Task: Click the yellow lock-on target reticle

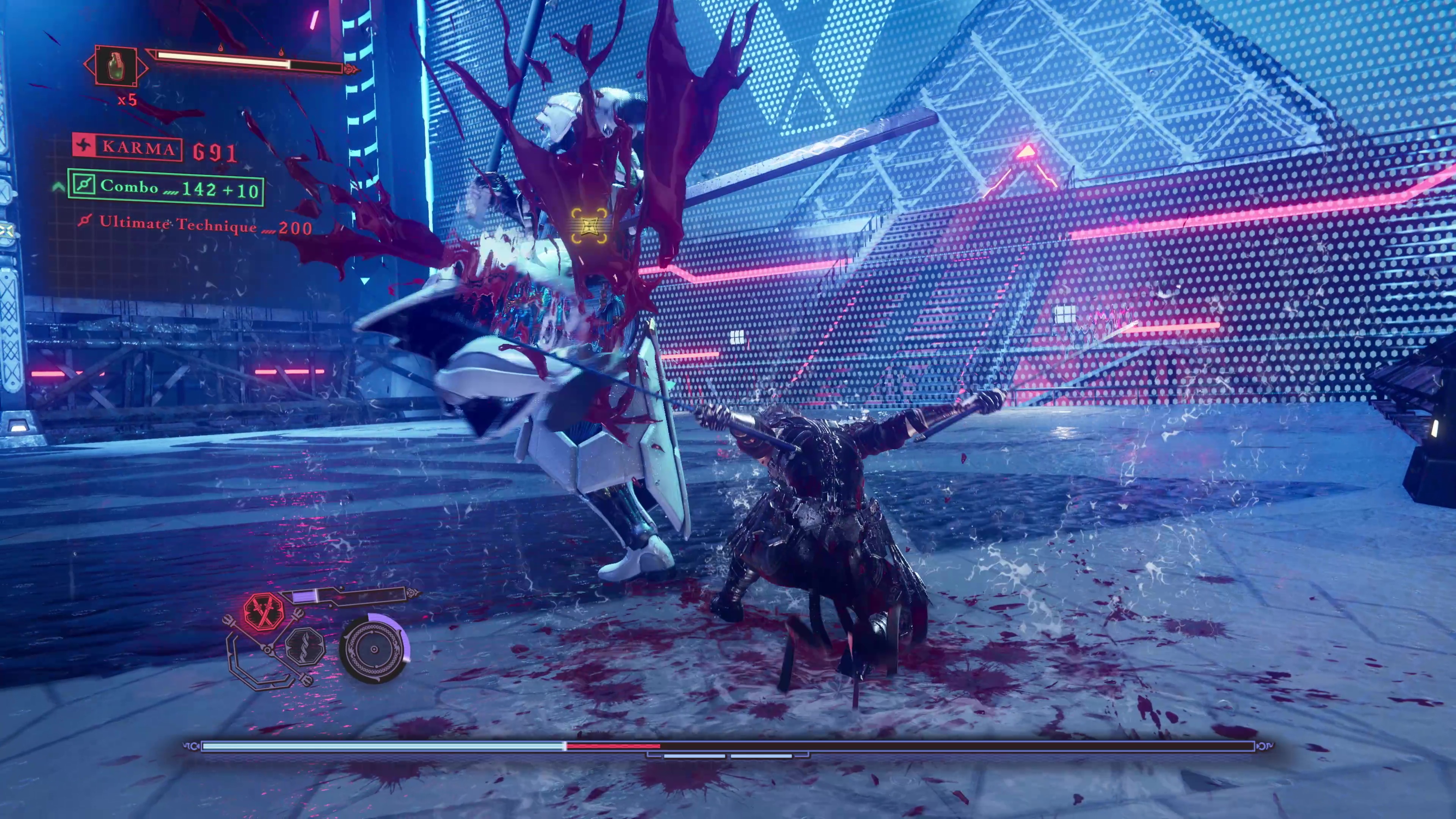Action: coord(588,226)
